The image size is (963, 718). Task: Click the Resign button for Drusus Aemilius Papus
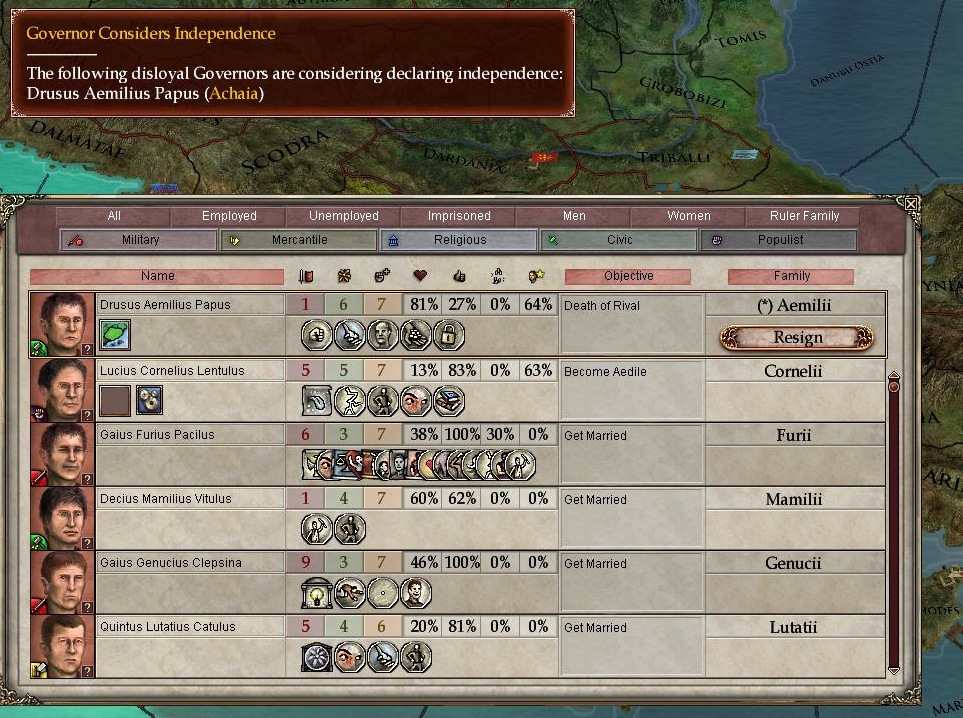pos(797,338)
